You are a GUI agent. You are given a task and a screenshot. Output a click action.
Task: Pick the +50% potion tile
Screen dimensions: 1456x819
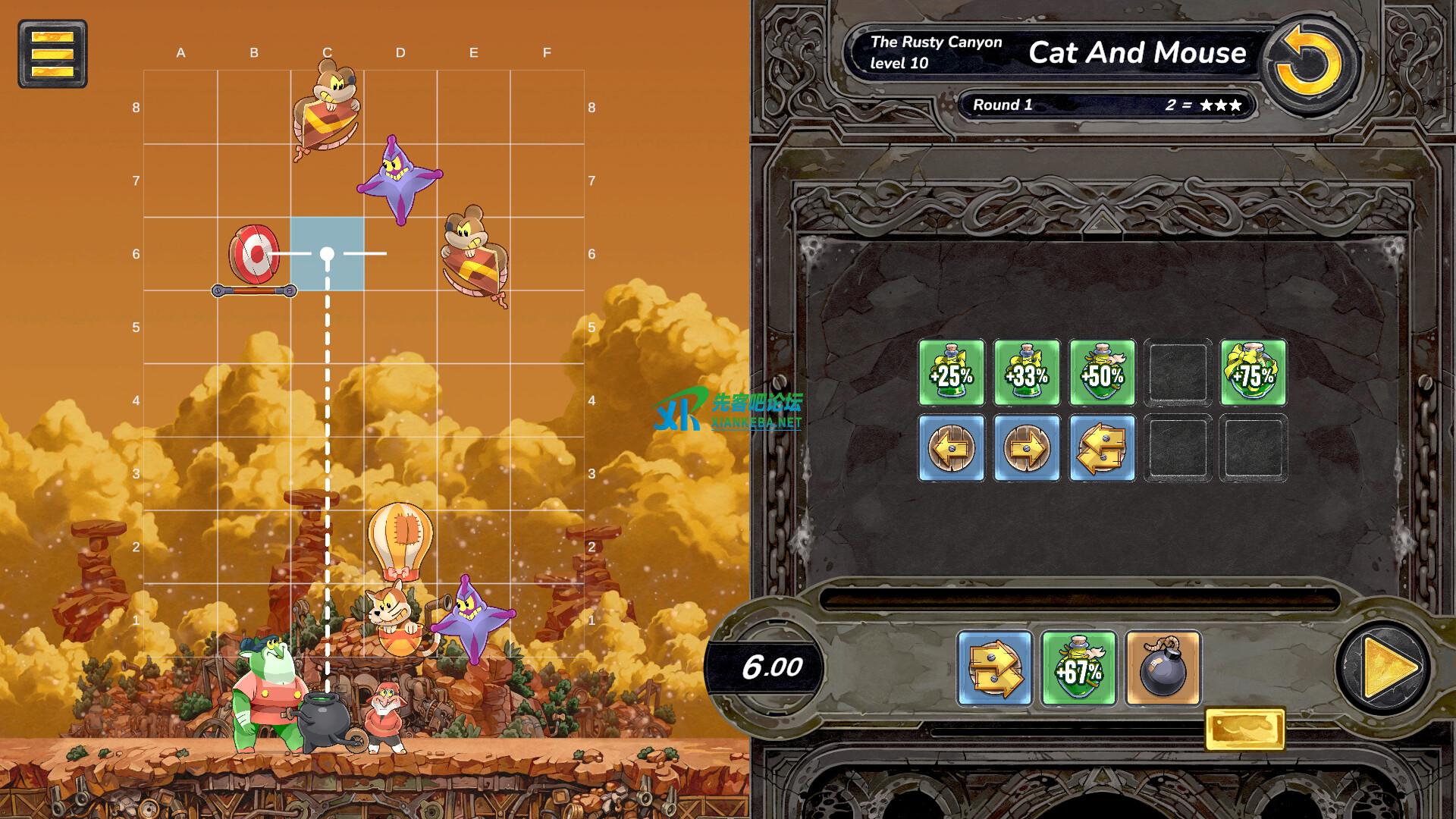1102,373
